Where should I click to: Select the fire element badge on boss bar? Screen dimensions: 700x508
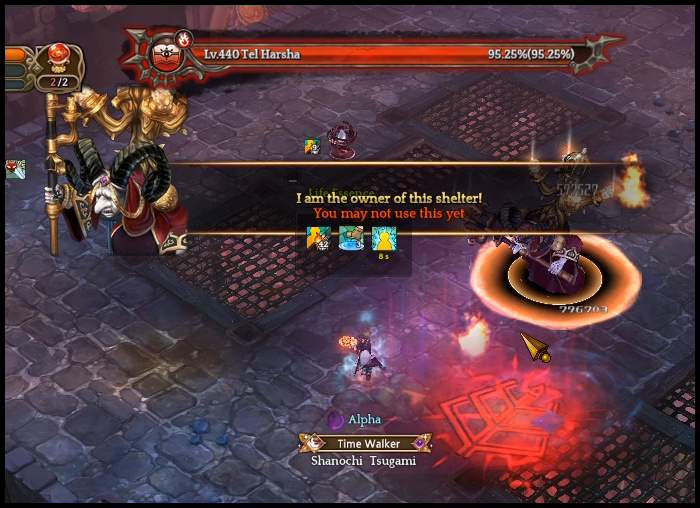[x=185, y=39]
